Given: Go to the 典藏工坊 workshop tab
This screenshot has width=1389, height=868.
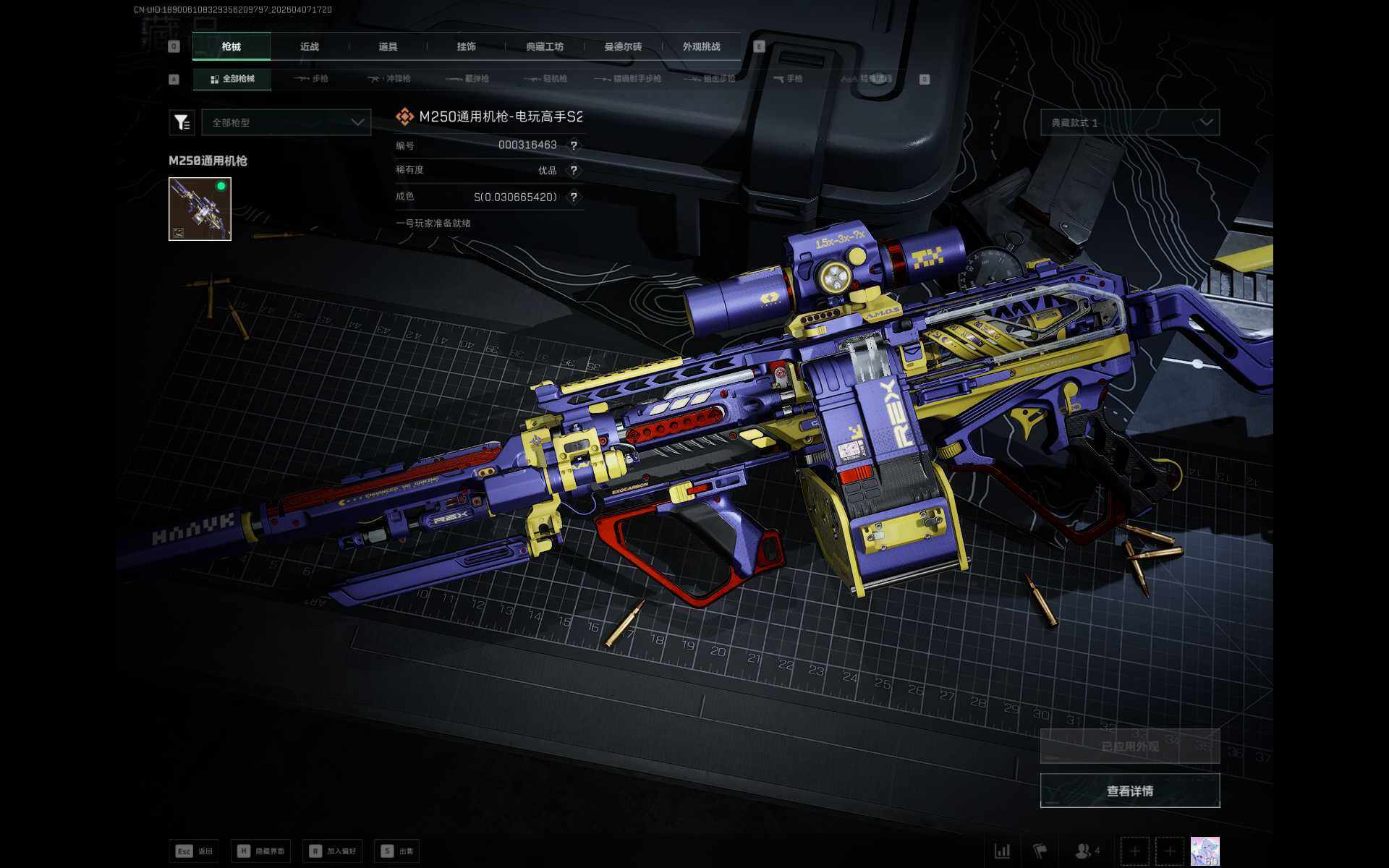Looking at the screenshot, I should [x=545, y=46].
